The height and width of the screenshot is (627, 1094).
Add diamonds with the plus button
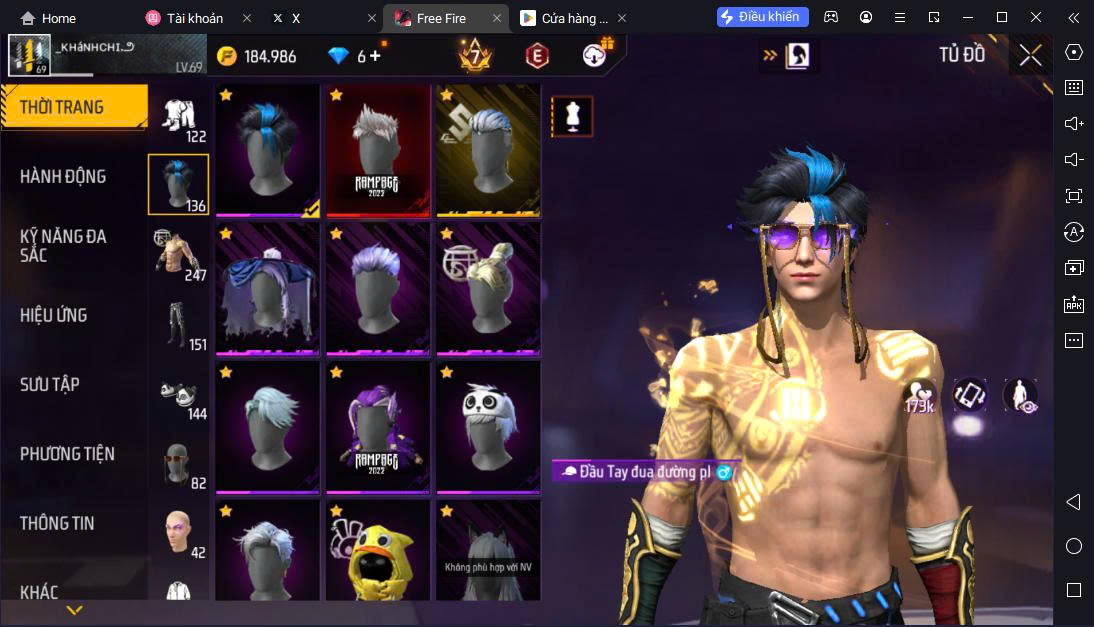376,56
